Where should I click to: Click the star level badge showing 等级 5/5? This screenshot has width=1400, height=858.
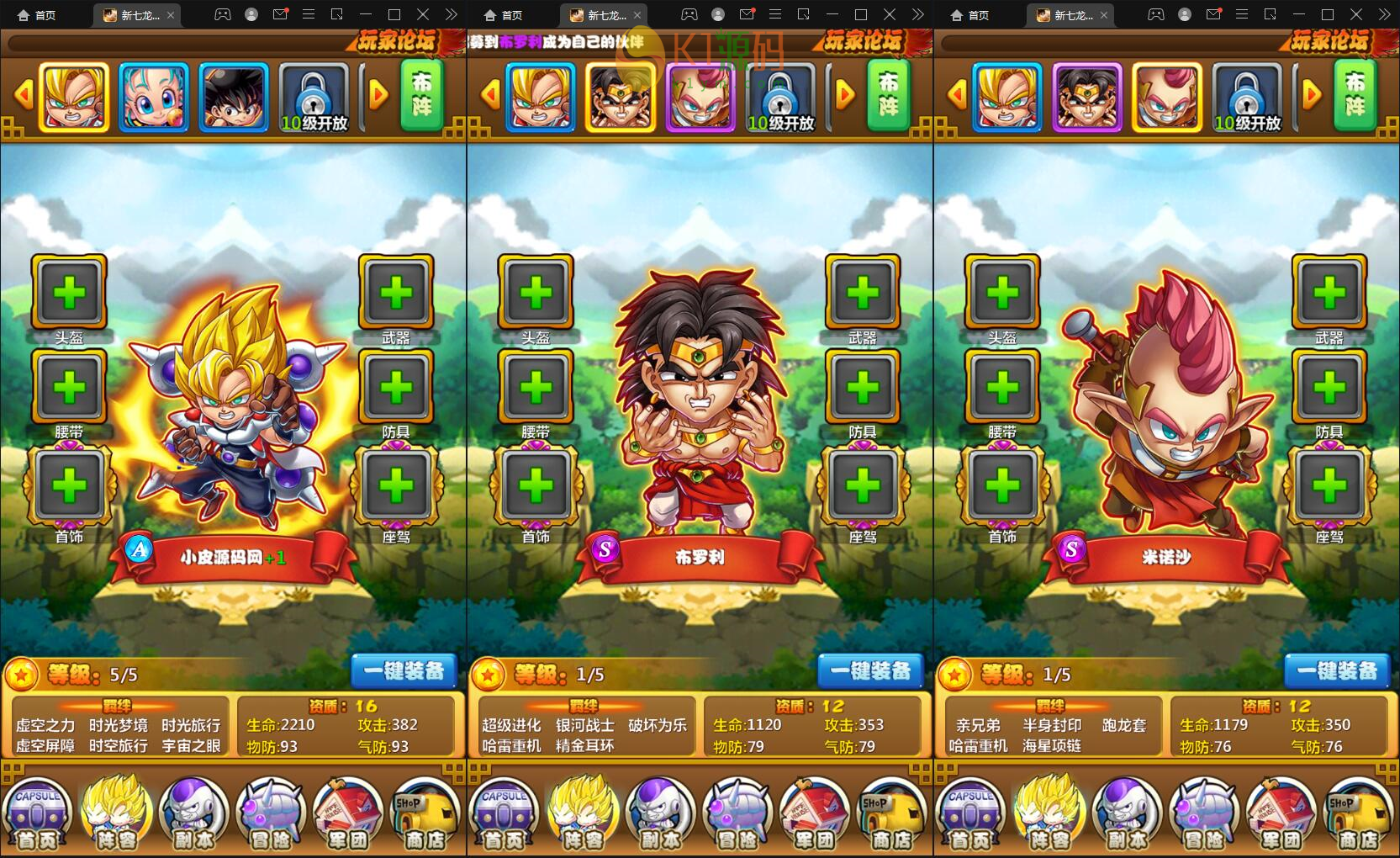point(23,674)
